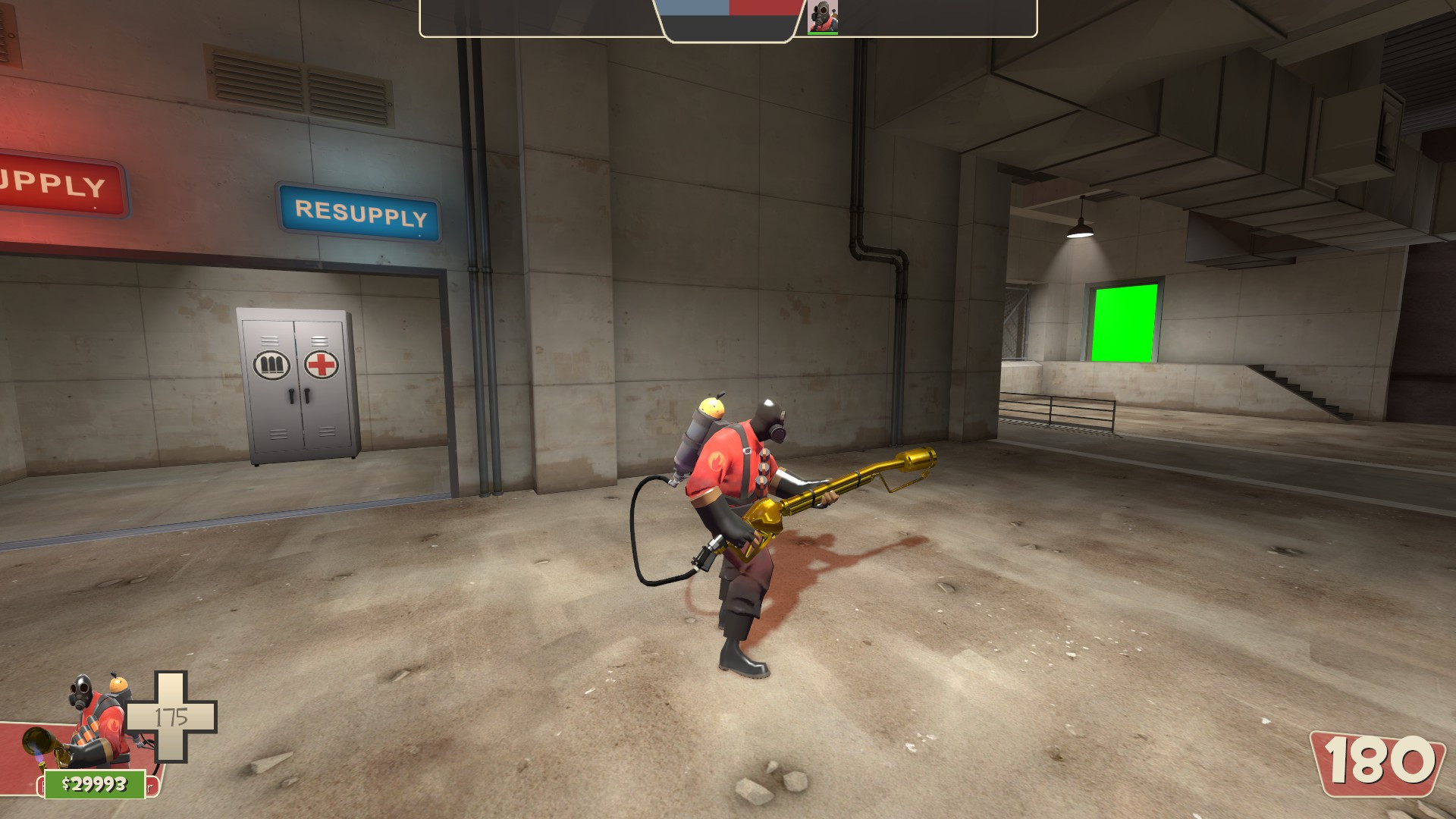The width and height of the screenshot is (1456, 819).
Task: Click the ammo bullets emblem on left cabinet door
Action: [271, 365]
